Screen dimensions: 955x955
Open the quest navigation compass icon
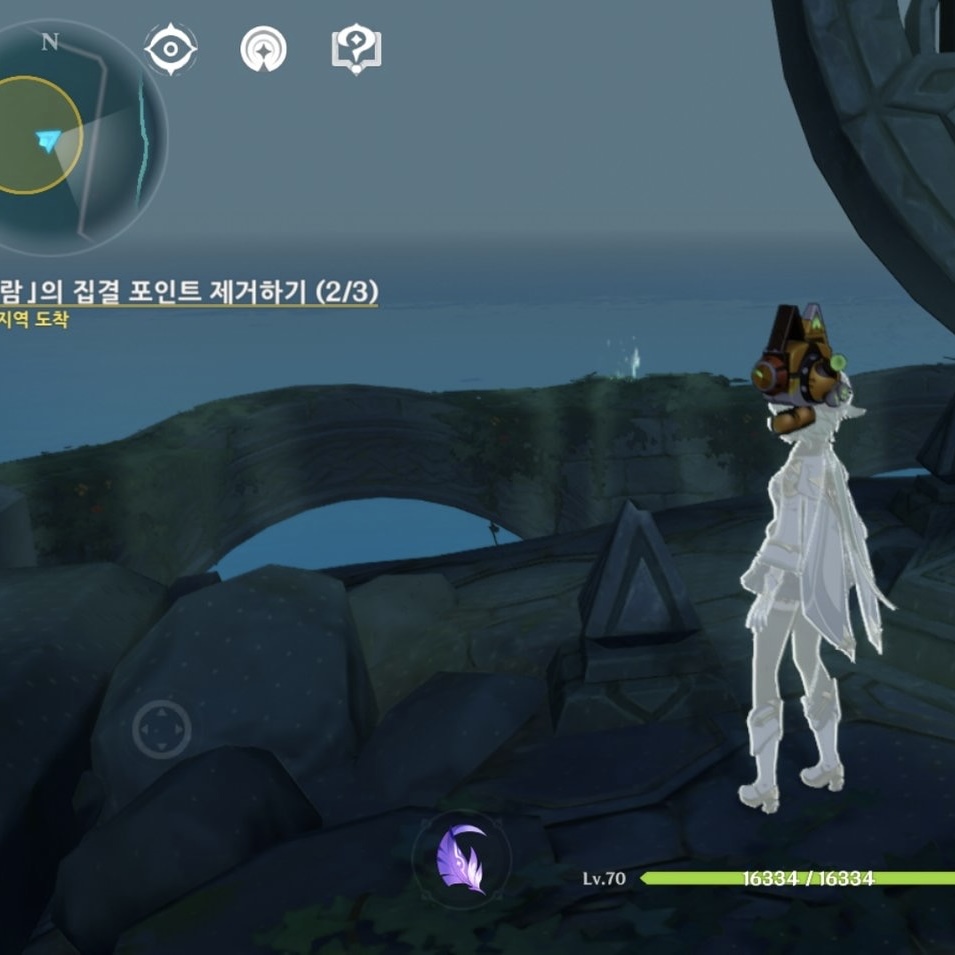click(263, 49)
